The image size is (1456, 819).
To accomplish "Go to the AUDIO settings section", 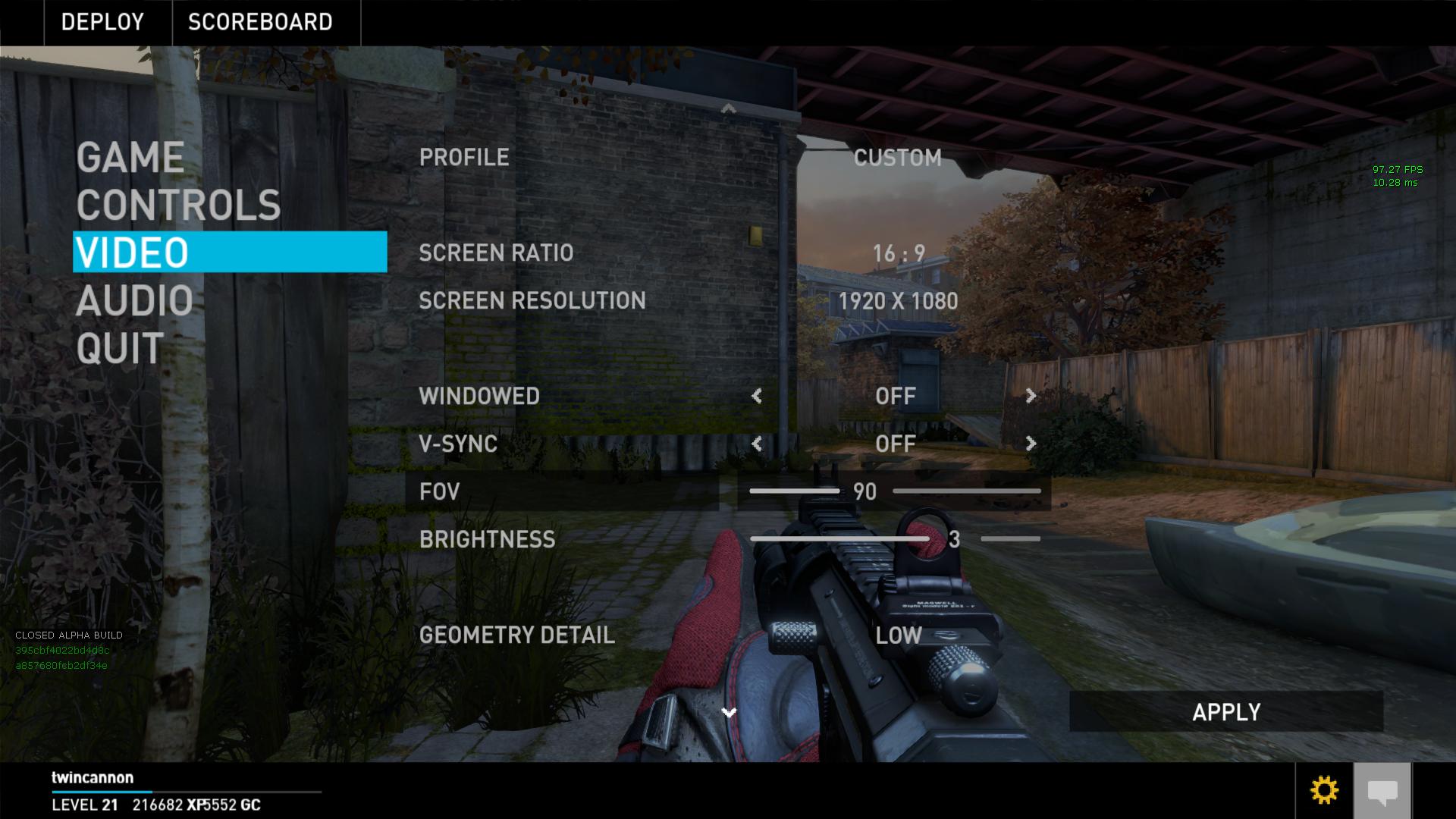I will tap(134, 301).
